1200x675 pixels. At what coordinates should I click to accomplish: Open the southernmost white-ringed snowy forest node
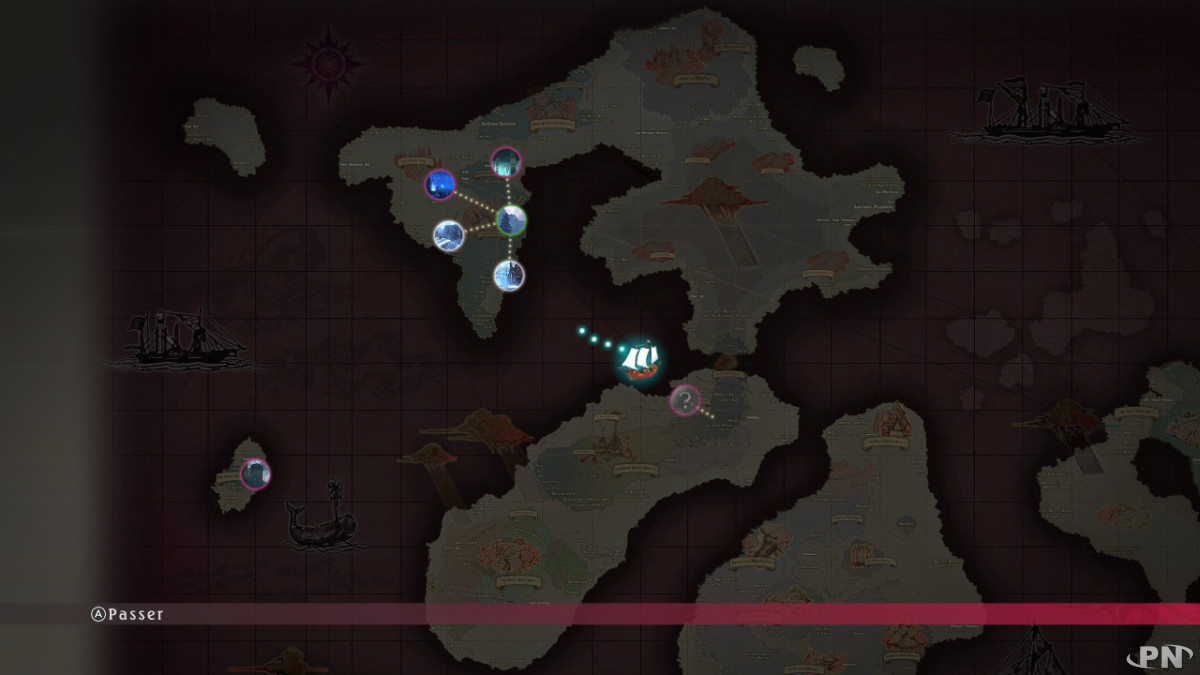(x=509, y=274)
